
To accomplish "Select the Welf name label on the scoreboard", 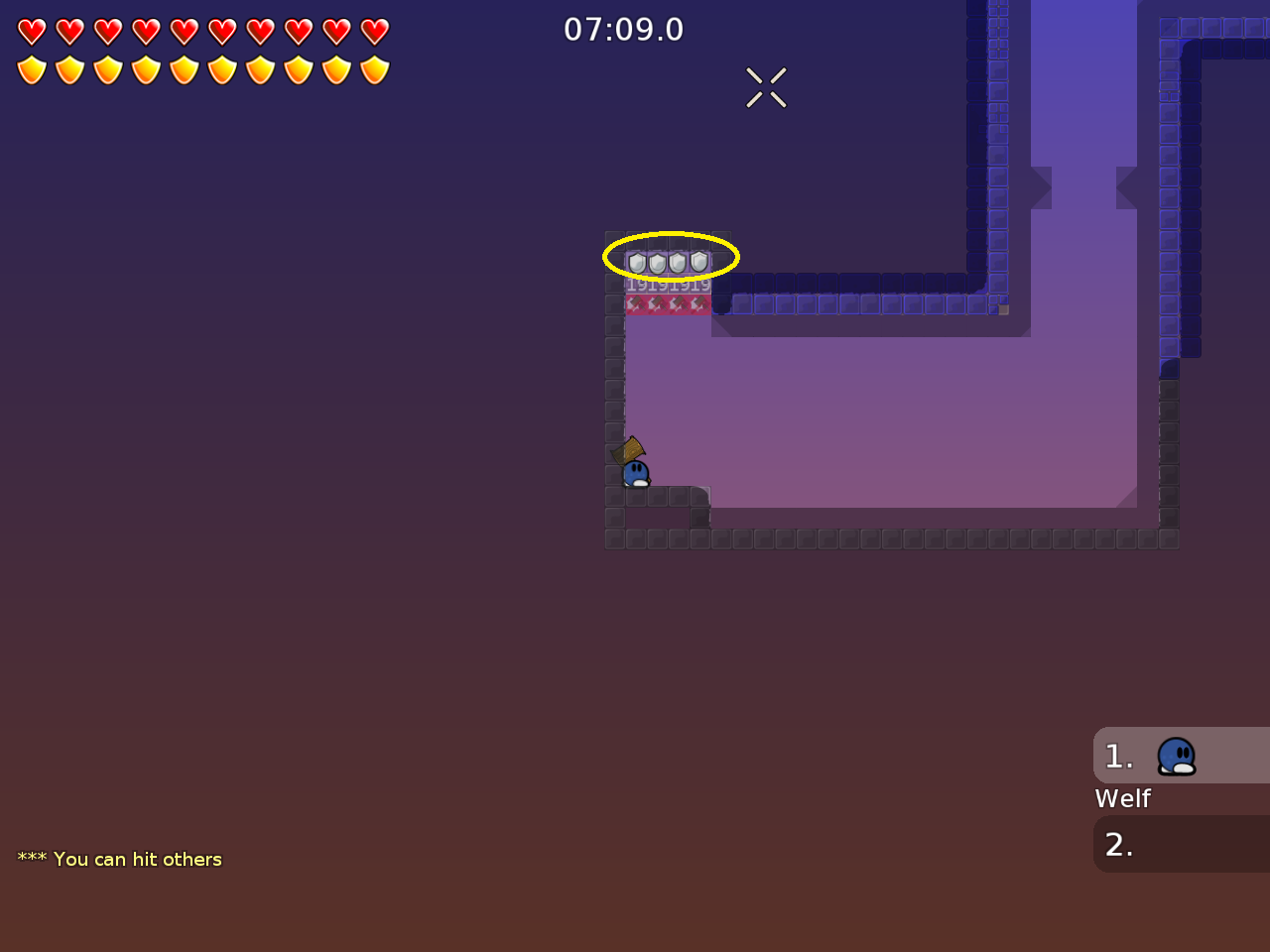I will [1122, 798].
